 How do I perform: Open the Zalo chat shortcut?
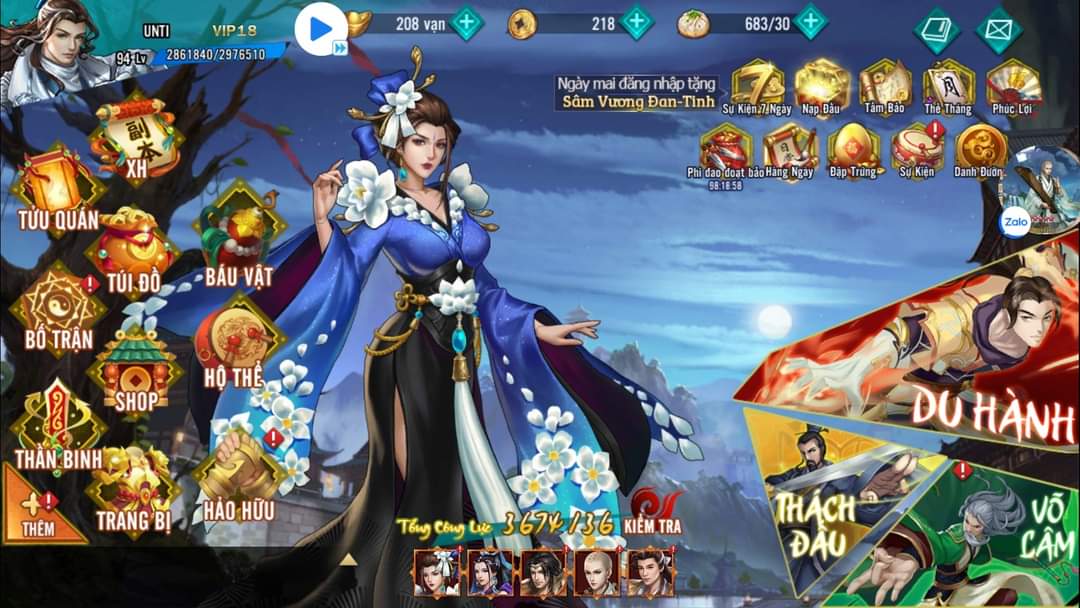coord(1014,224)
